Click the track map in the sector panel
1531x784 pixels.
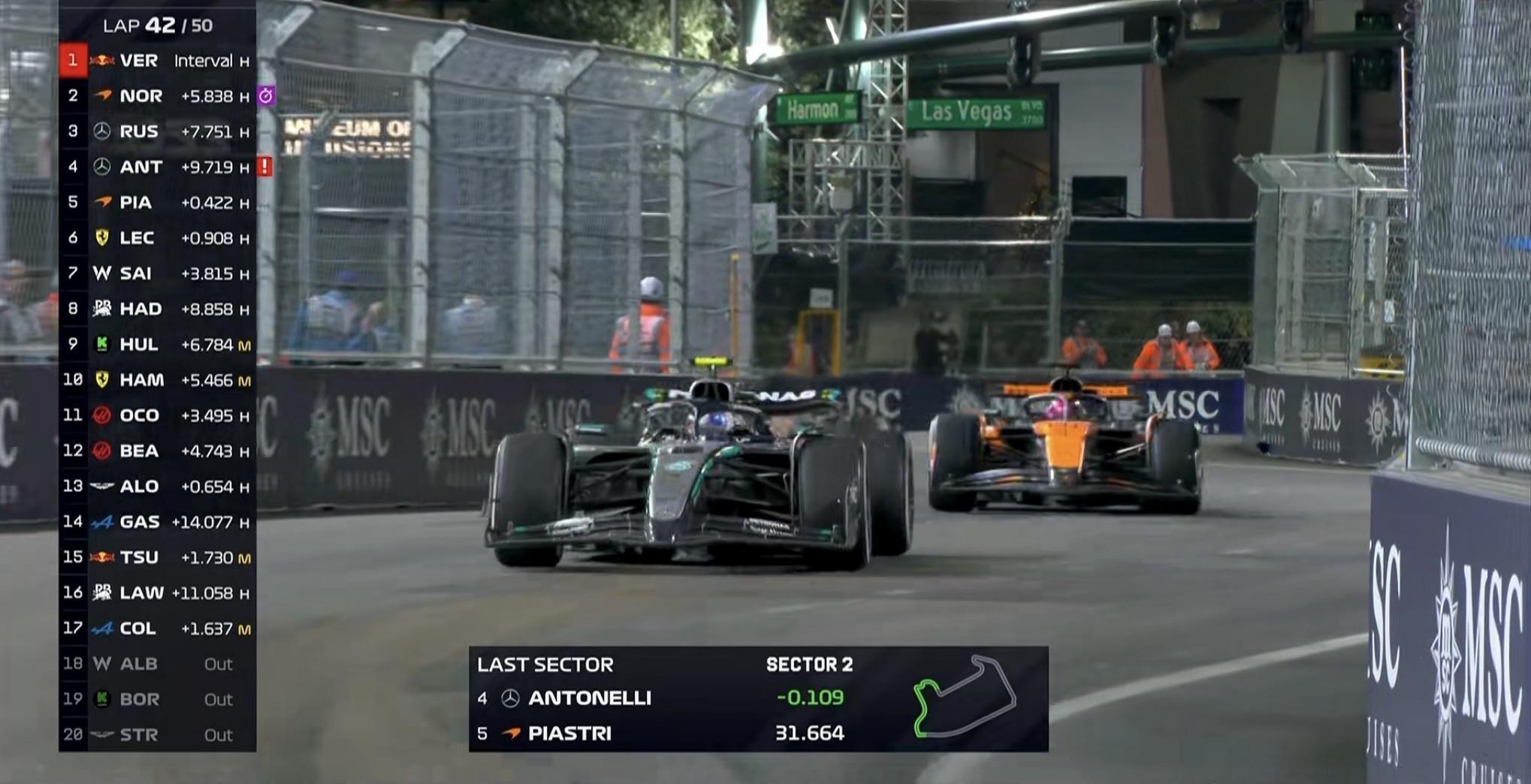tap(965, 697)
